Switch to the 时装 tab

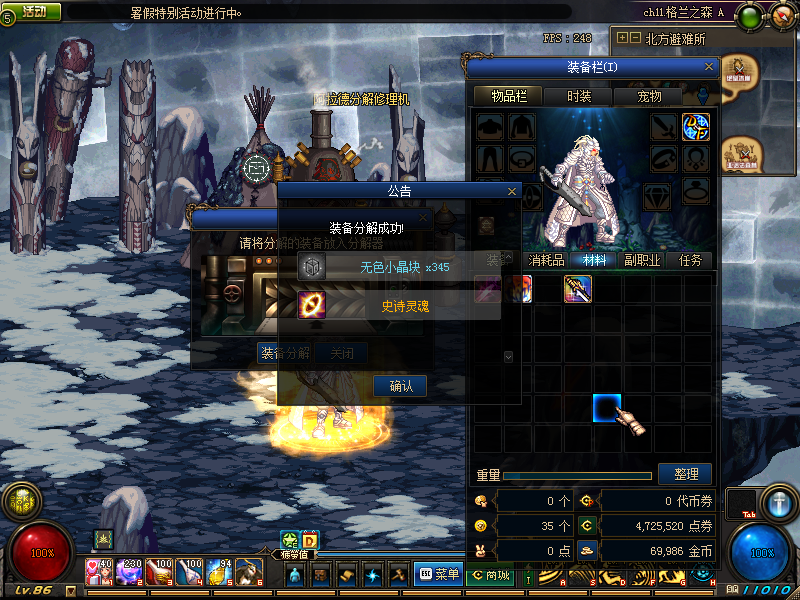tap(578, 96)
